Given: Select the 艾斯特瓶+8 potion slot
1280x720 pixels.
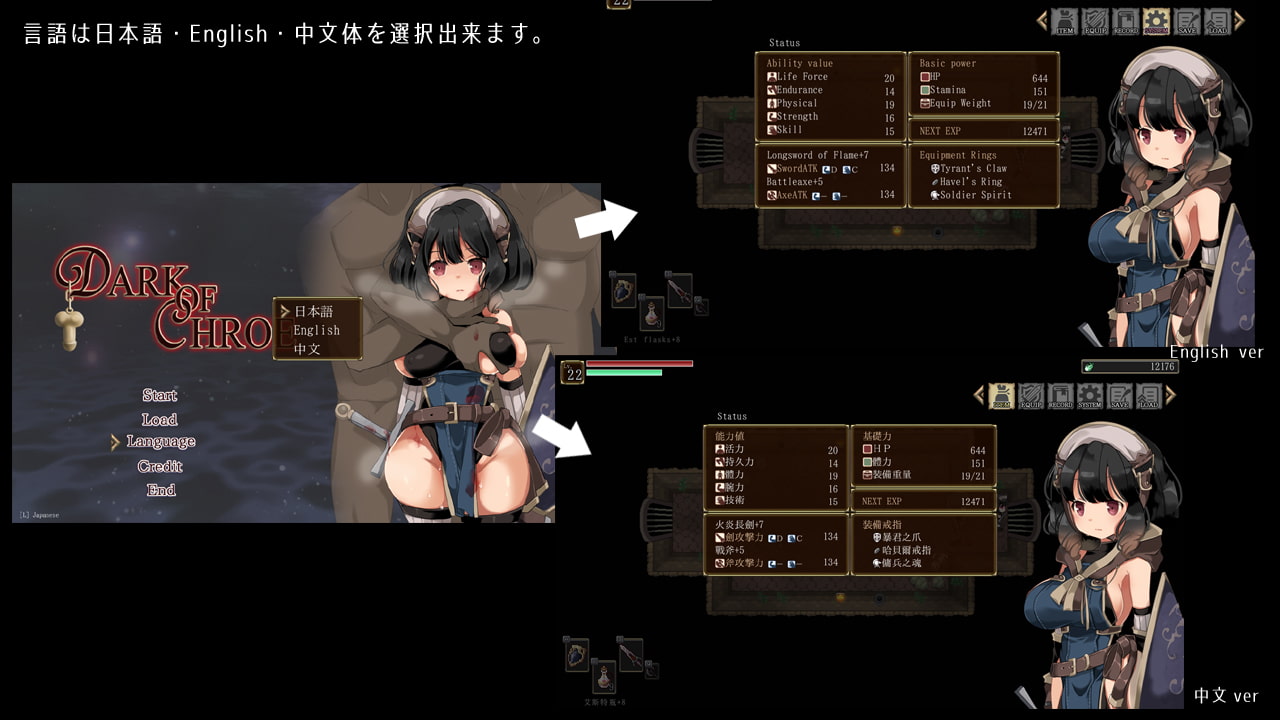Looking at the screenshot, I should 604,676.
